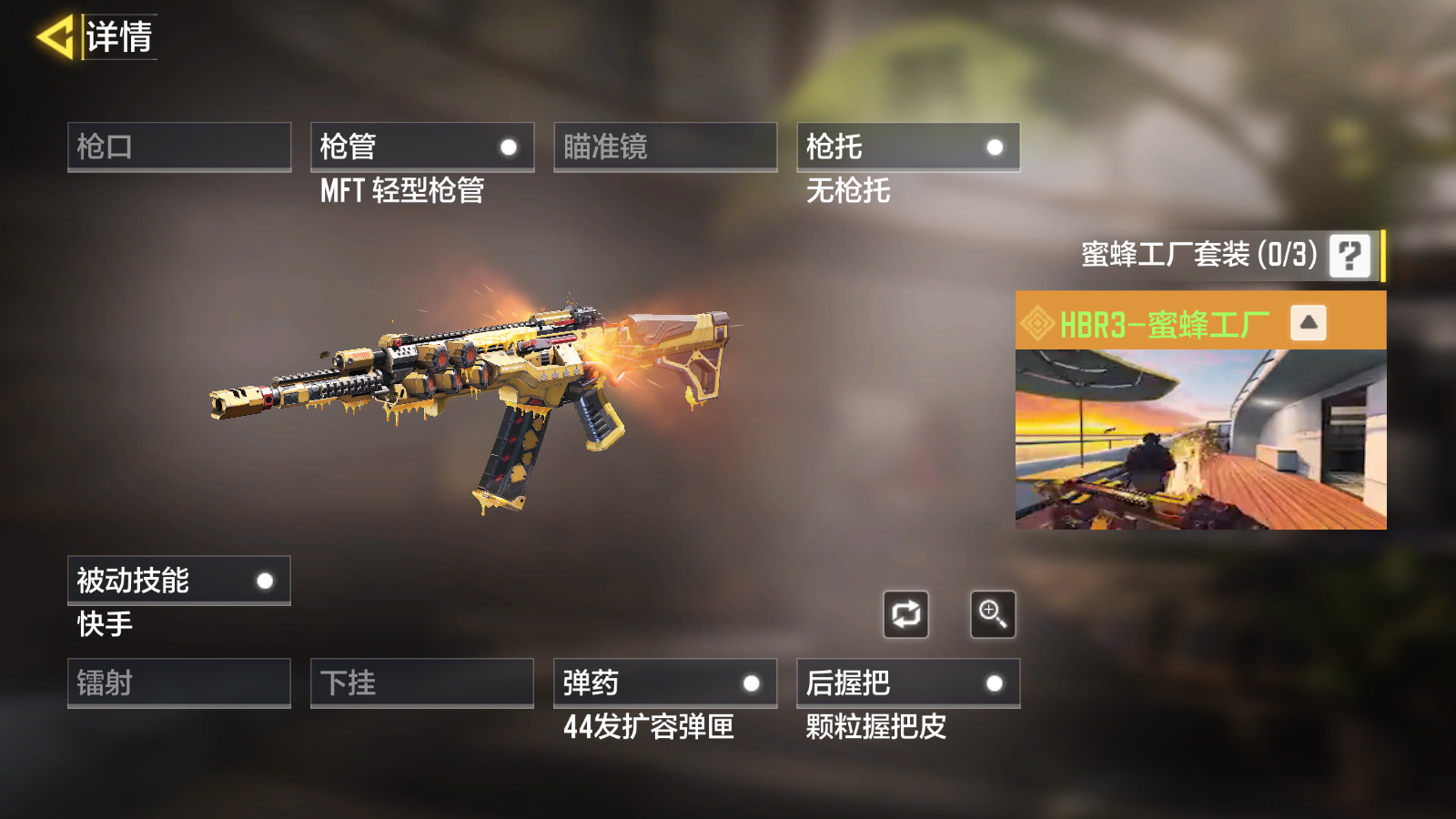Select the 后握把 rear grip slot
Image resolution: width=1456 pixels, height=819 pixels.
[908, 682]
